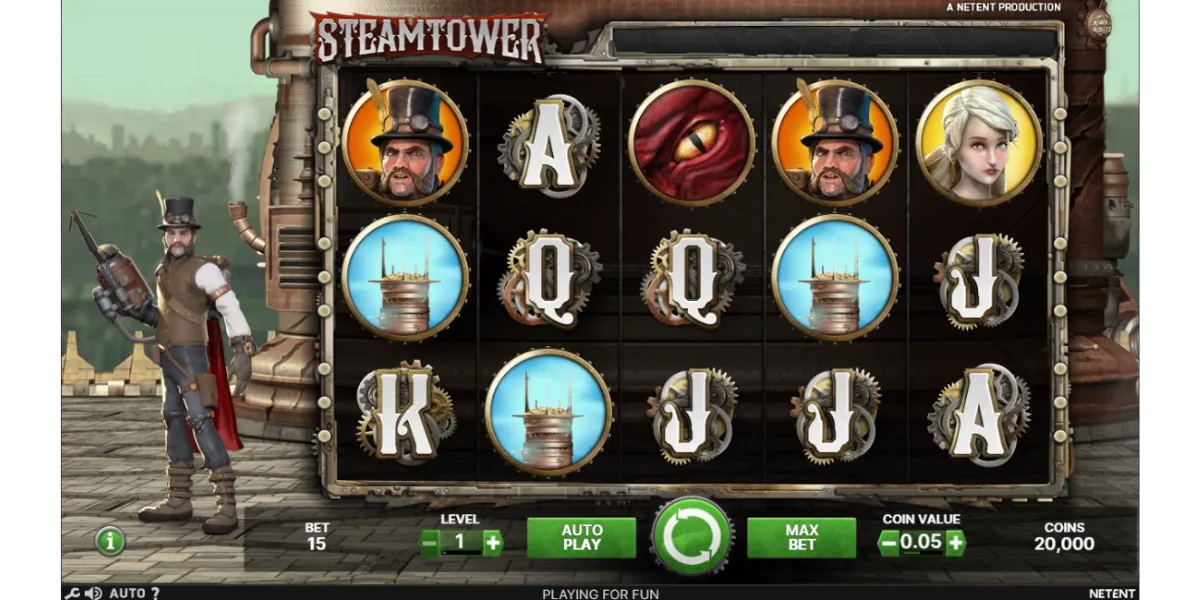Image resolution: width=1200 pixels, height=600 pixels.
Task: Lower the coin value
Action: pyautogui.click(x=887, y=543)
